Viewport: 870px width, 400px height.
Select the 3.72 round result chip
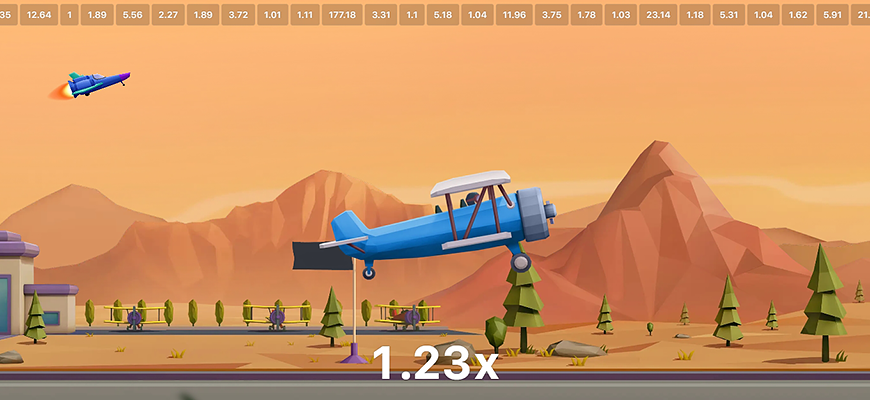click(x=238, y=16)
